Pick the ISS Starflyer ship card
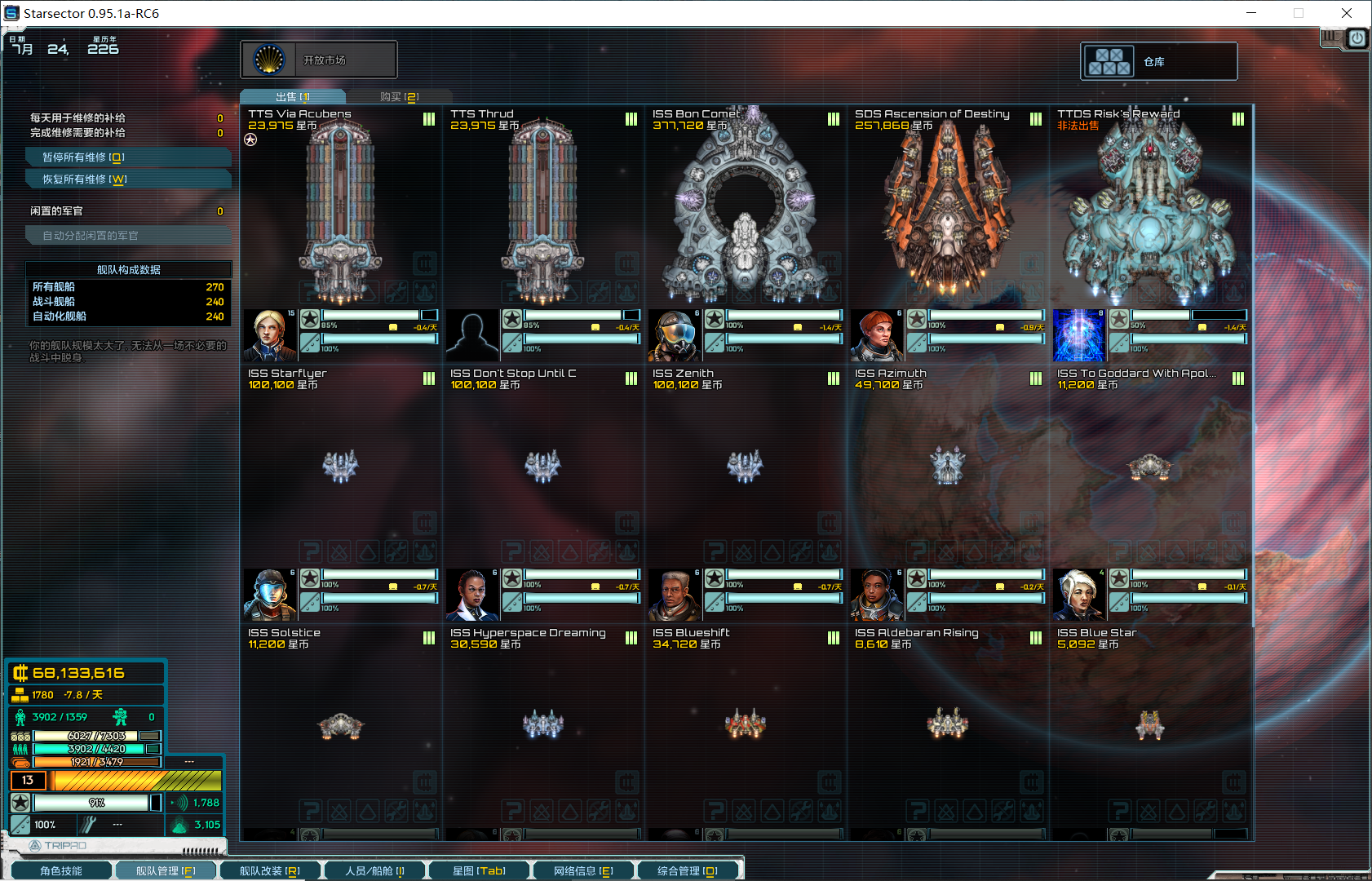Image resolution: width=1372 pixels, height=881 pixels. (x=340, y=467)
